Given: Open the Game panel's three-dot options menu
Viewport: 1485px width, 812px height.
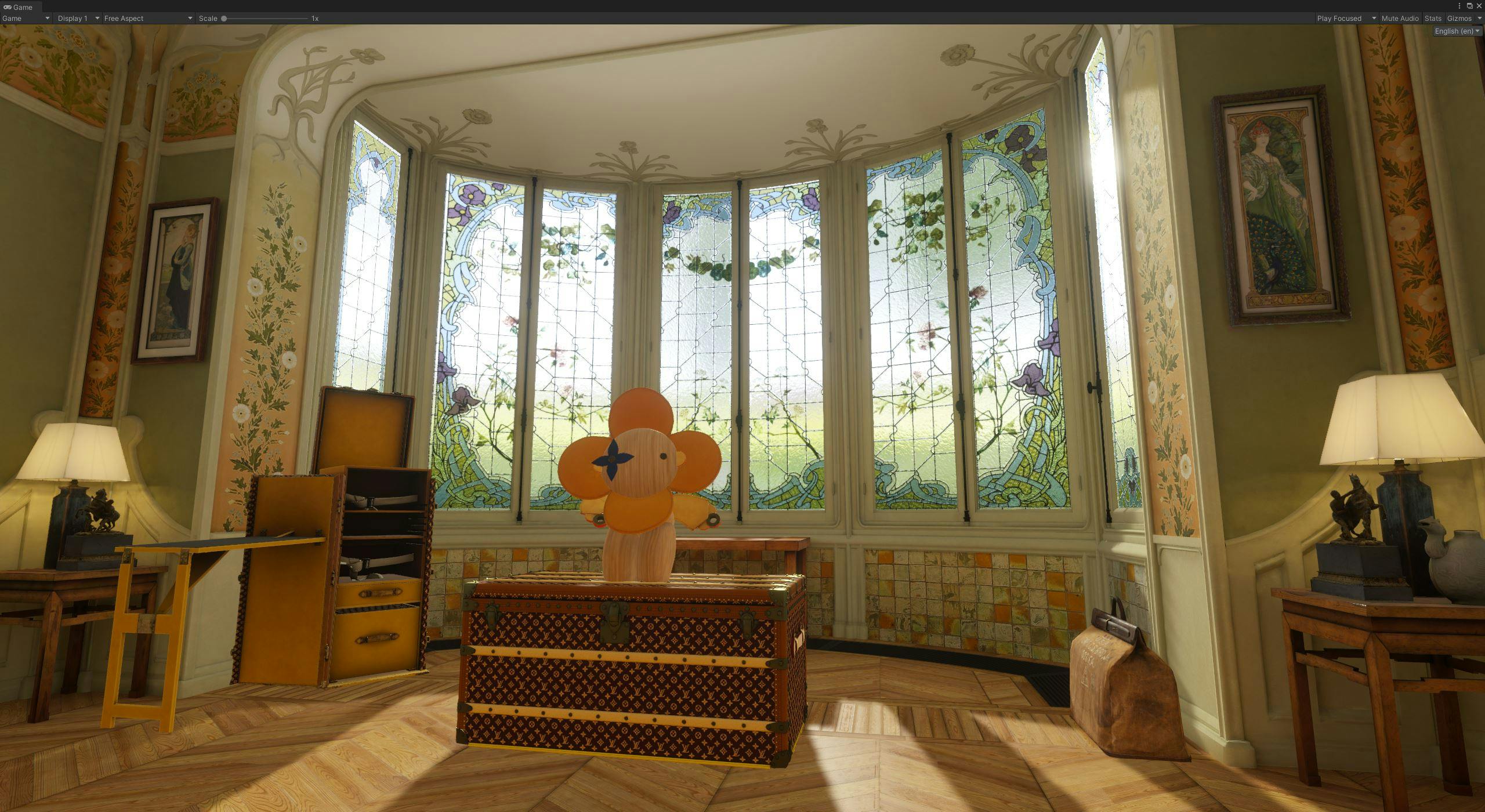Looking at the screenshot, I should click(1459, 6).
